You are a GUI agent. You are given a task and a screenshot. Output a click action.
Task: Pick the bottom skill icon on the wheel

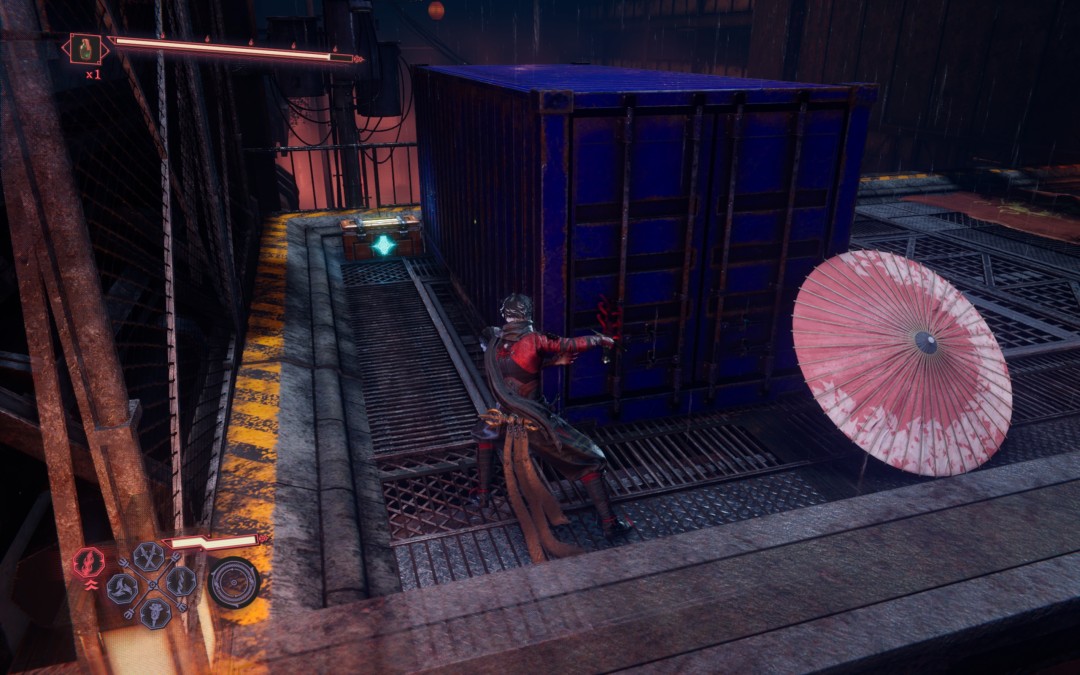coord(155,613)
